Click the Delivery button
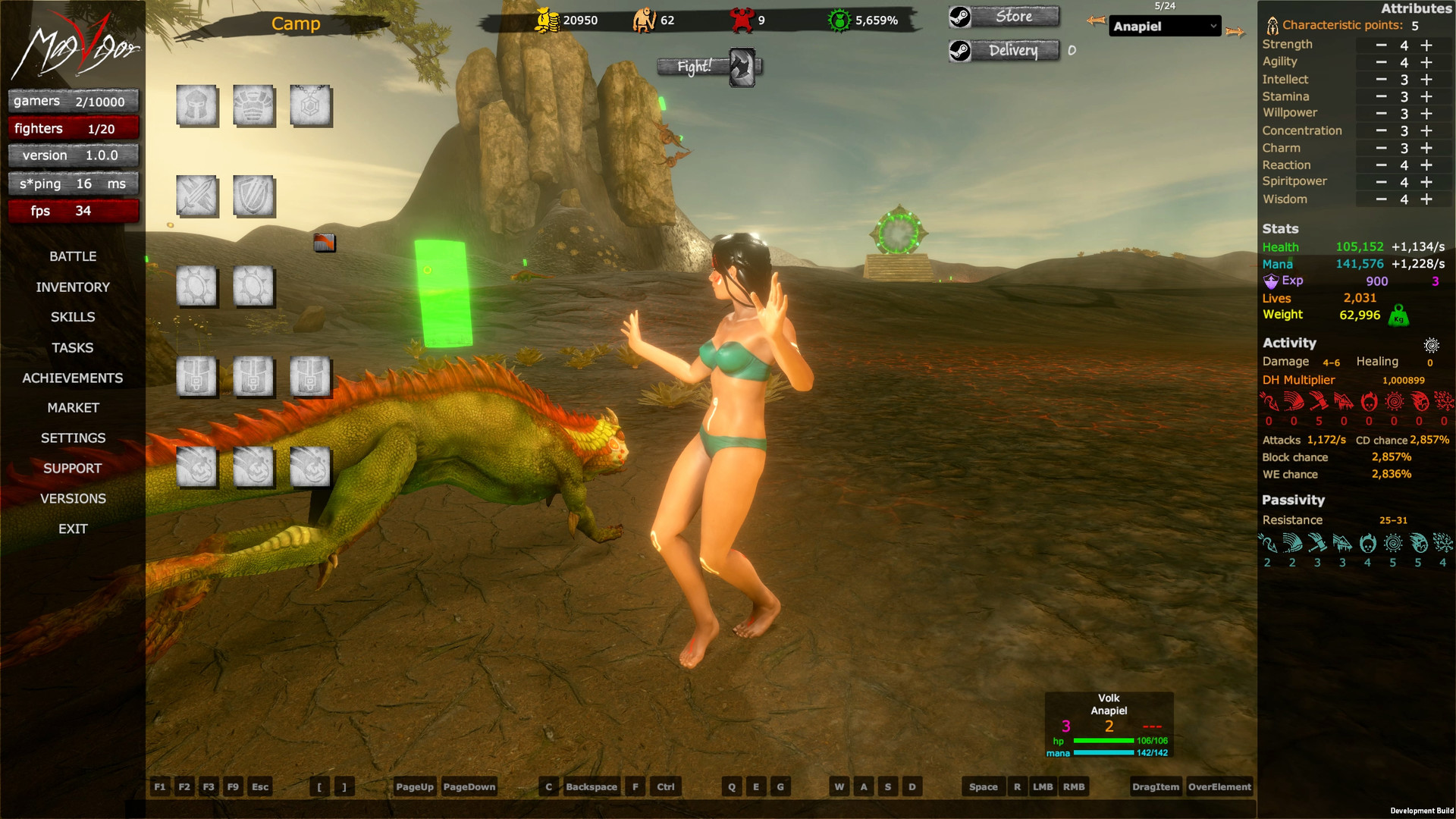This screenshot has width=1456, height=819. pyautogui.click(x=1012, y=51)
